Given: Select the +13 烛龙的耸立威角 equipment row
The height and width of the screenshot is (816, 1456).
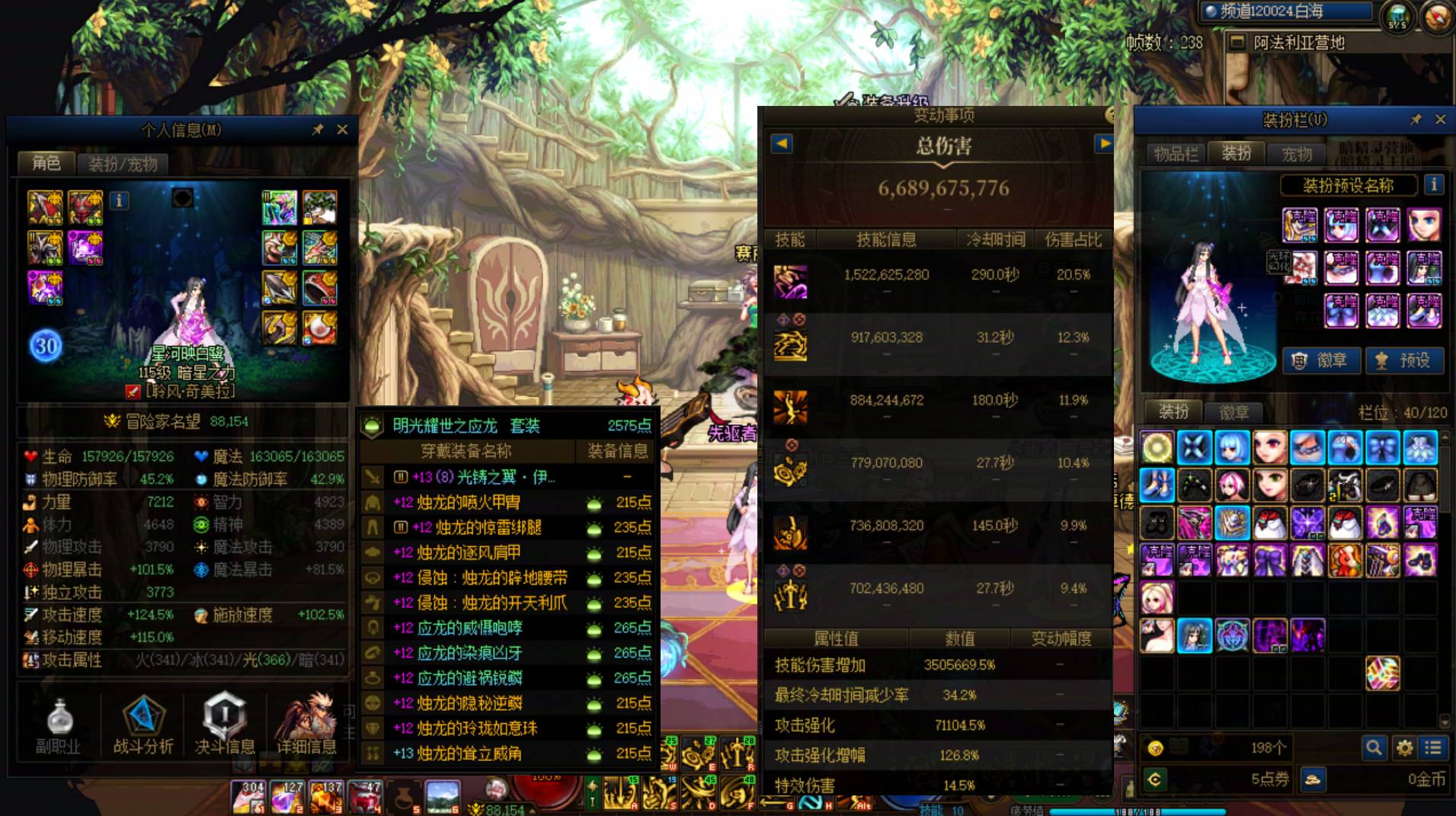Looking at the screenshot, I should [x=507, y=754].
